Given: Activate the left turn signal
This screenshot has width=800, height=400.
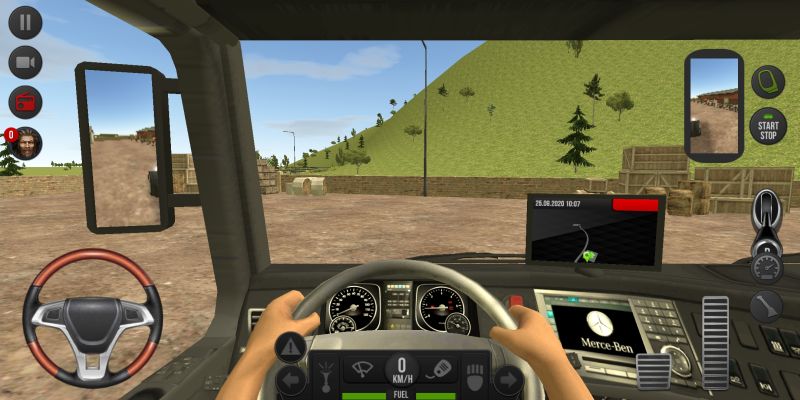Looking at the screenshot, I should point(291,380).
